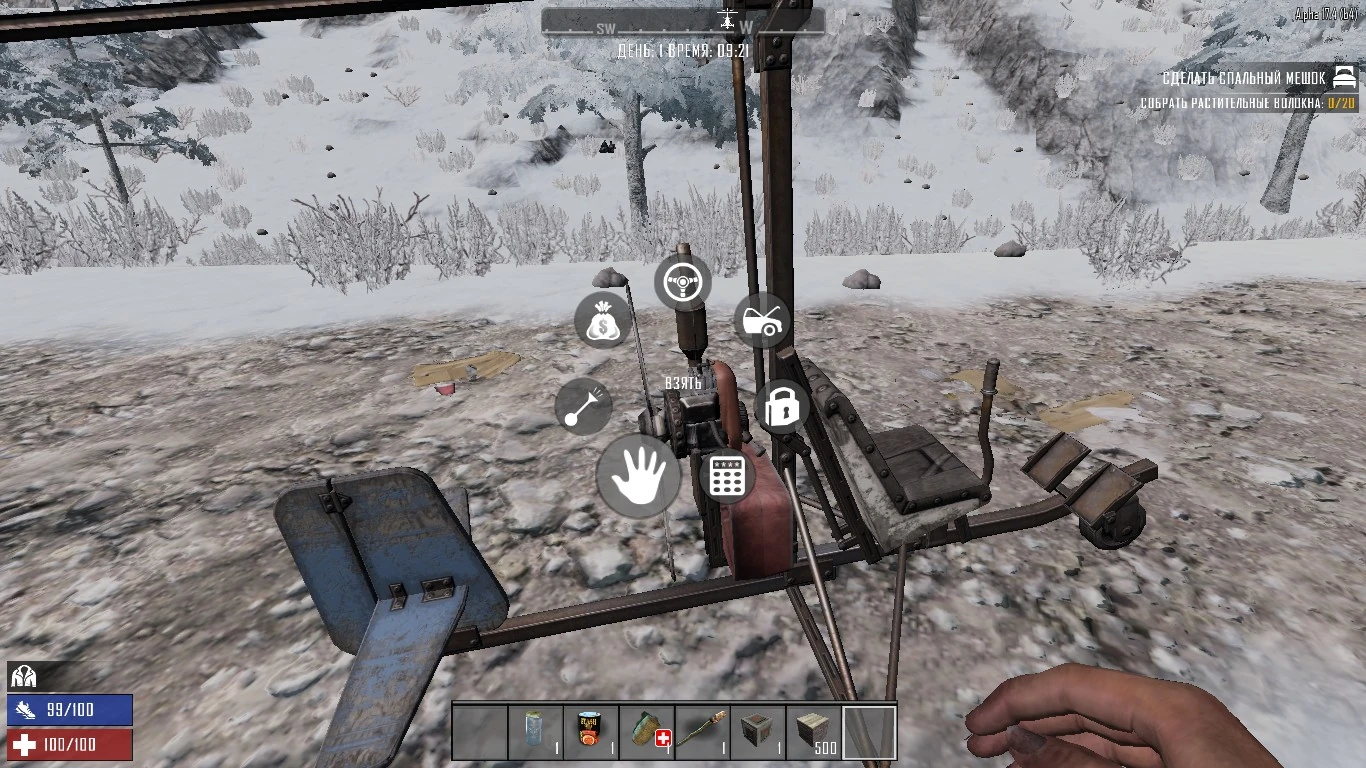Image resolution: width=1366 pixels, height=768 pixels.
Task: Equip the torch from the hotbar
Action: tap(701, 733)
